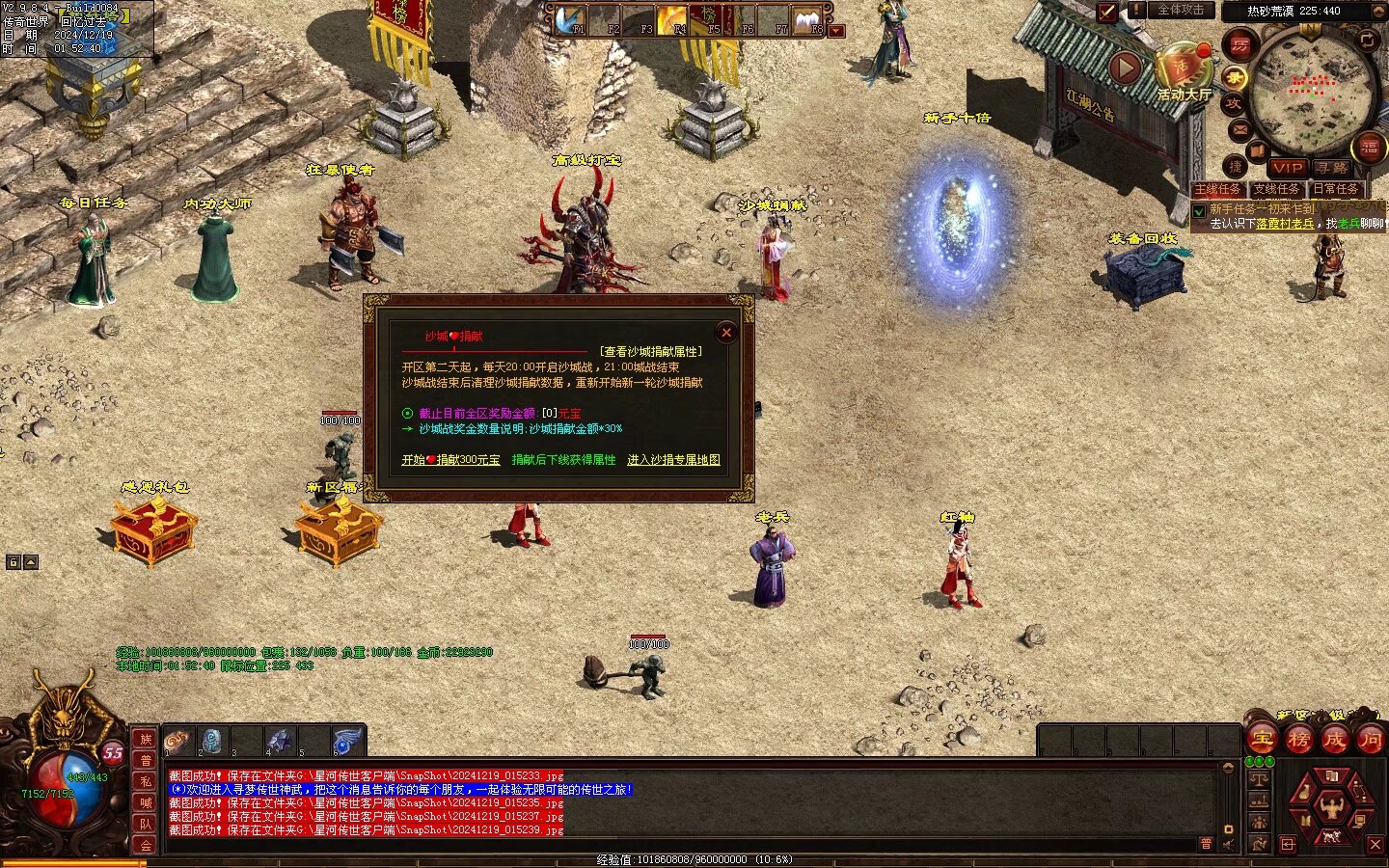This screenshot has height=868, width=1389.
Task: Close the 沙城捐献 dialog window
Action: coord(726,333)
